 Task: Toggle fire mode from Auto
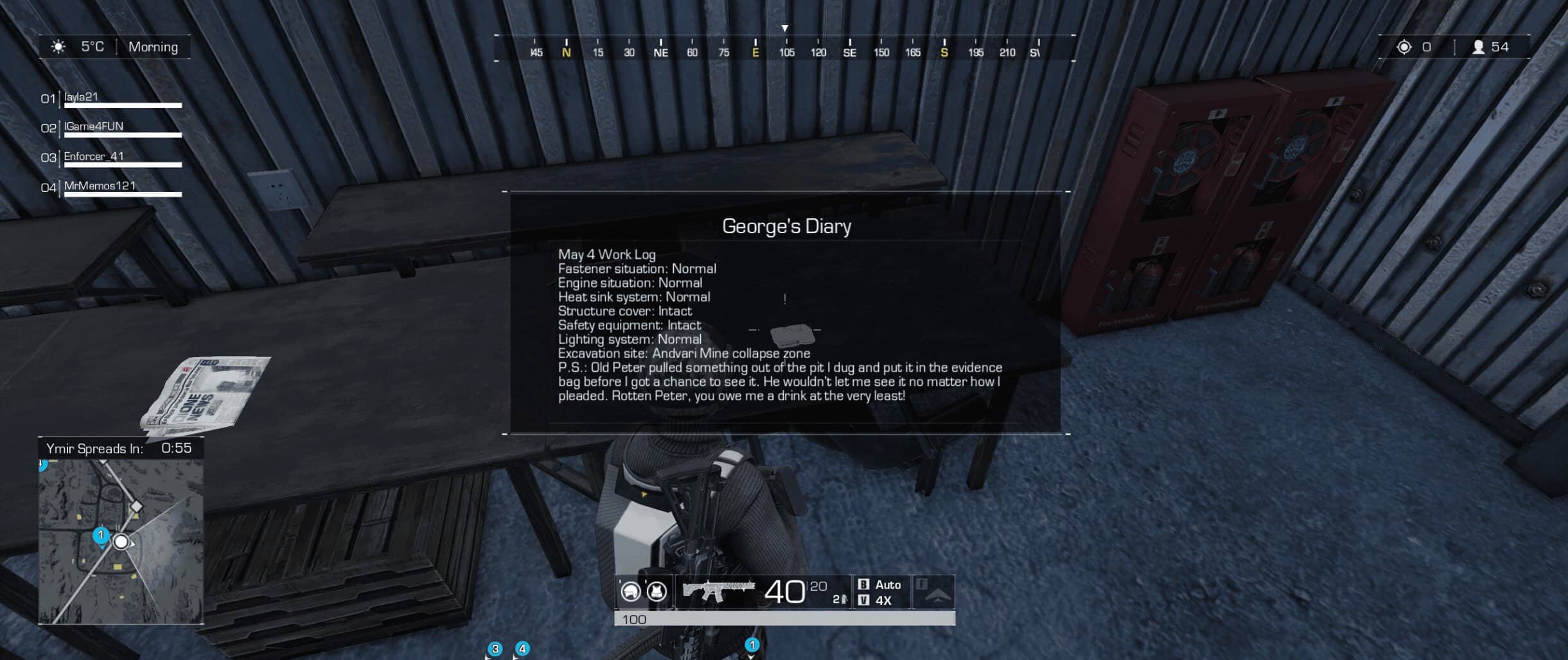[890, 585]
